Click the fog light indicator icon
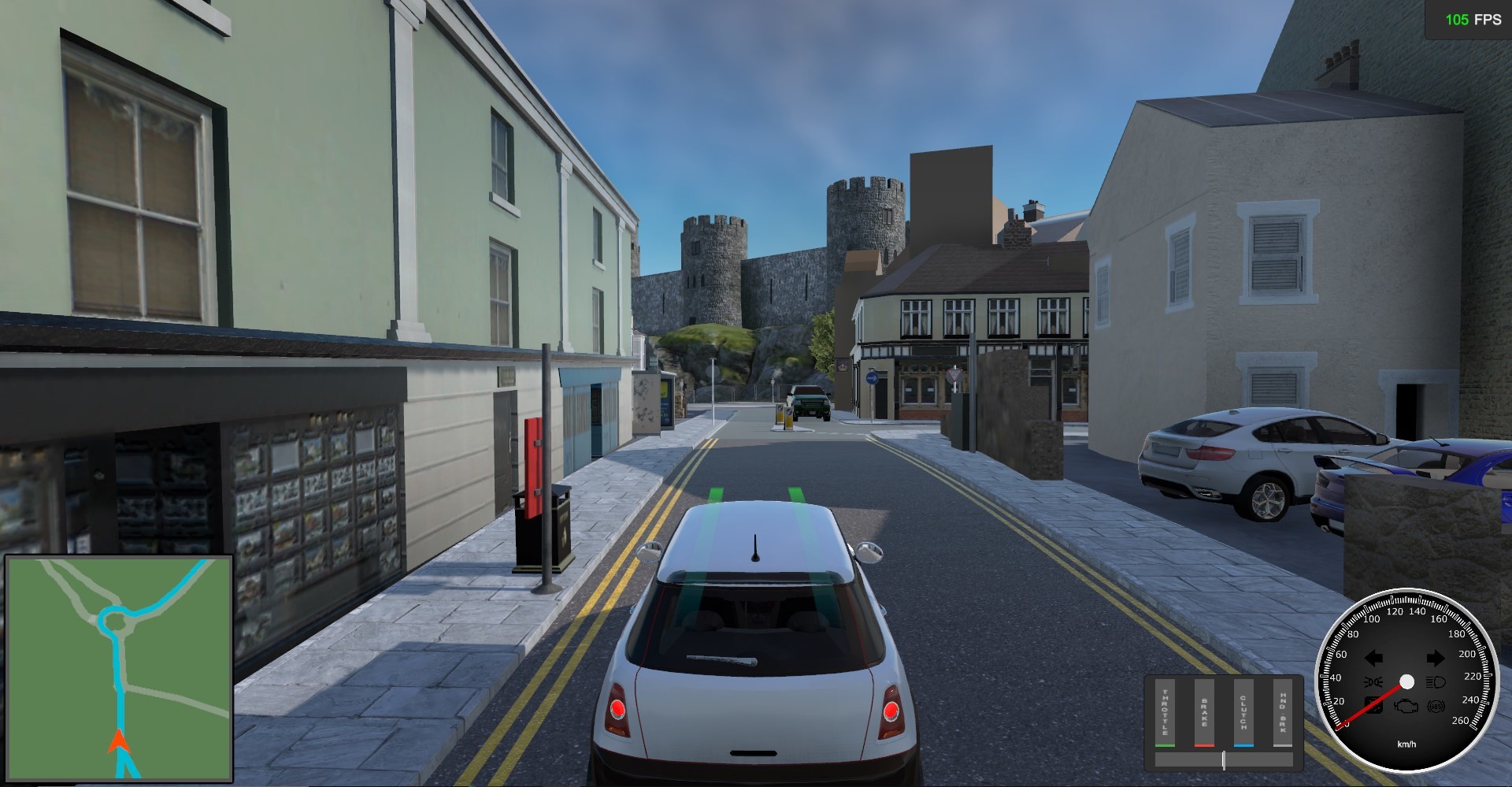 1373,682
